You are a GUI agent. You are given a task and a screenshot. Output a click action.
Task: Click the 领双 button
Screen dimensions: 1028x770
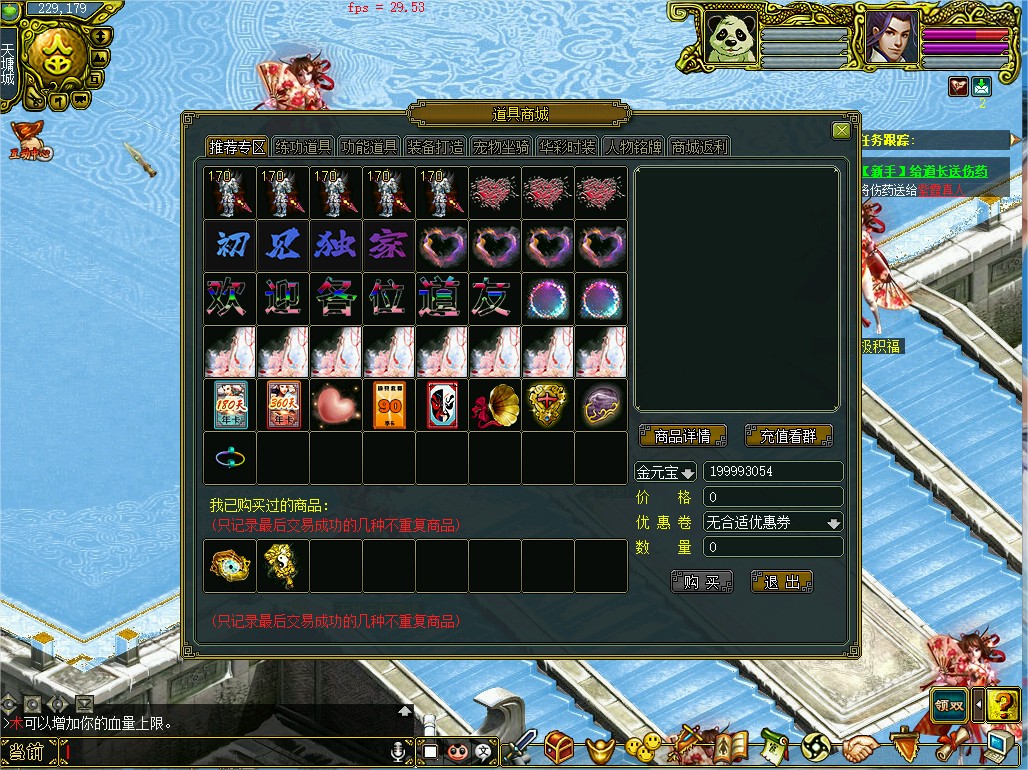(x=949, y=705)
